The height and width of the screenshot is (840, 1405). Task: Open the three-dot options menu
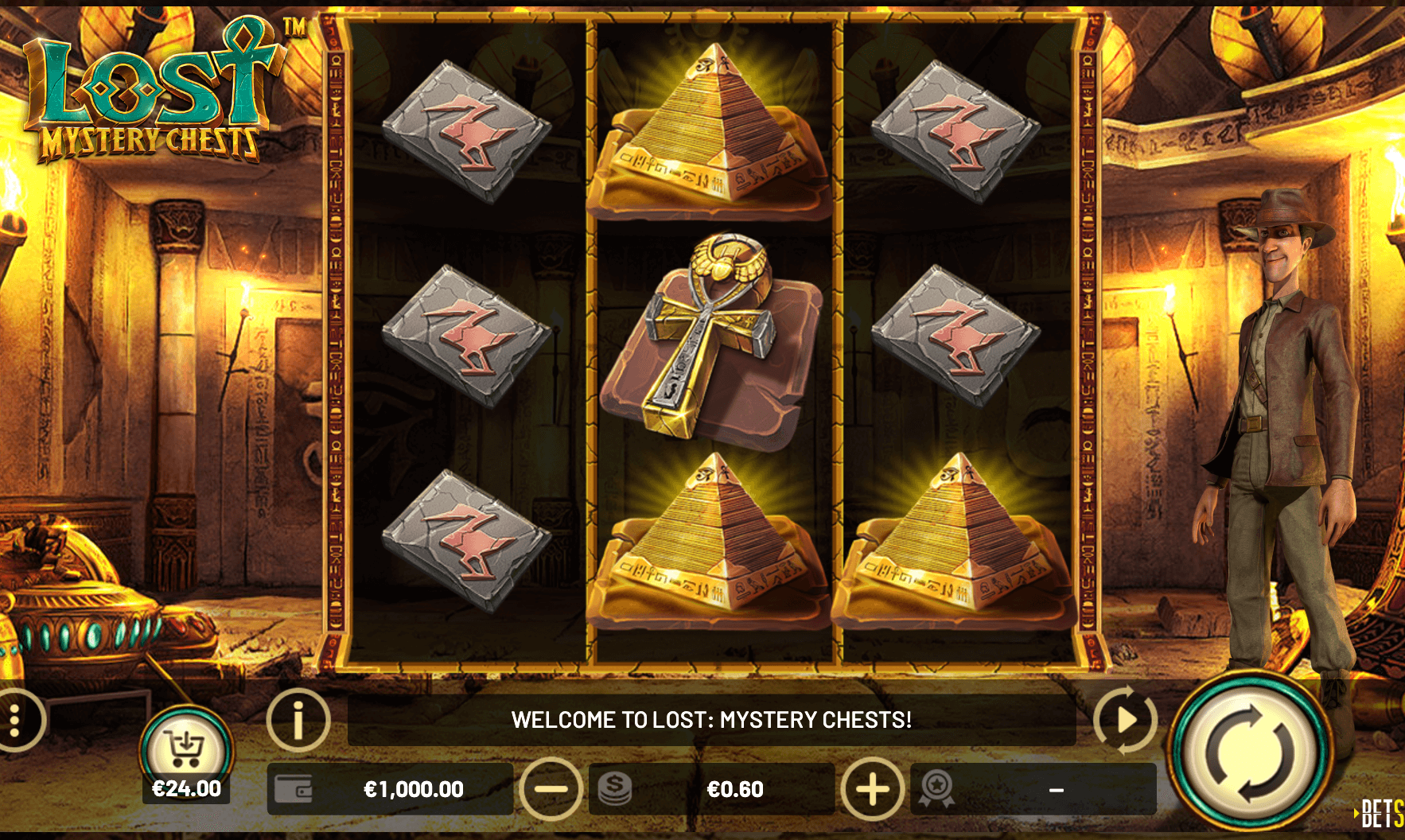(16, 720)
